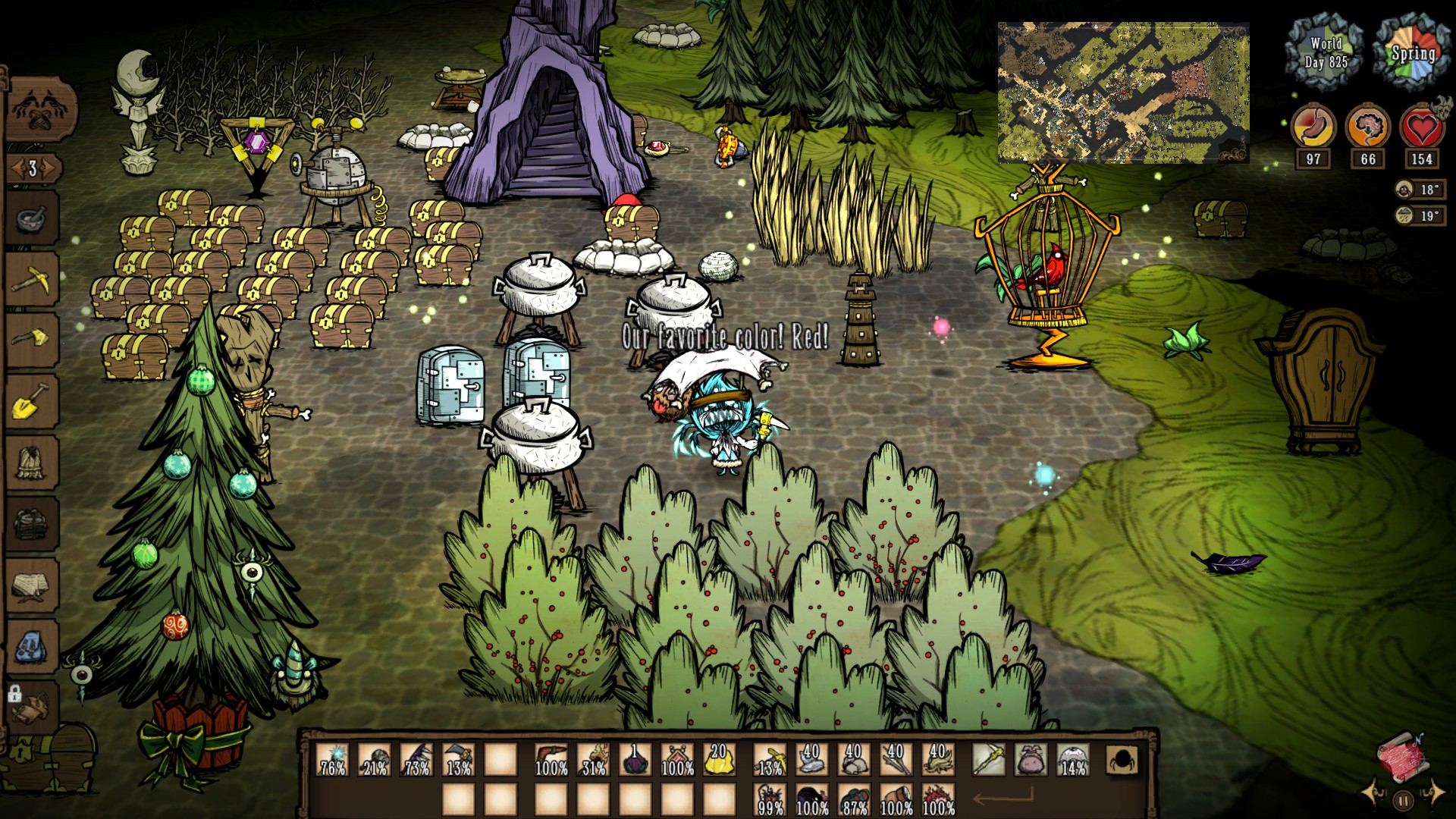The image size is (1456, 819).
Task: Open the crafting filter with crossed tools
Action: pyautogui.click(x=42, y=111)
